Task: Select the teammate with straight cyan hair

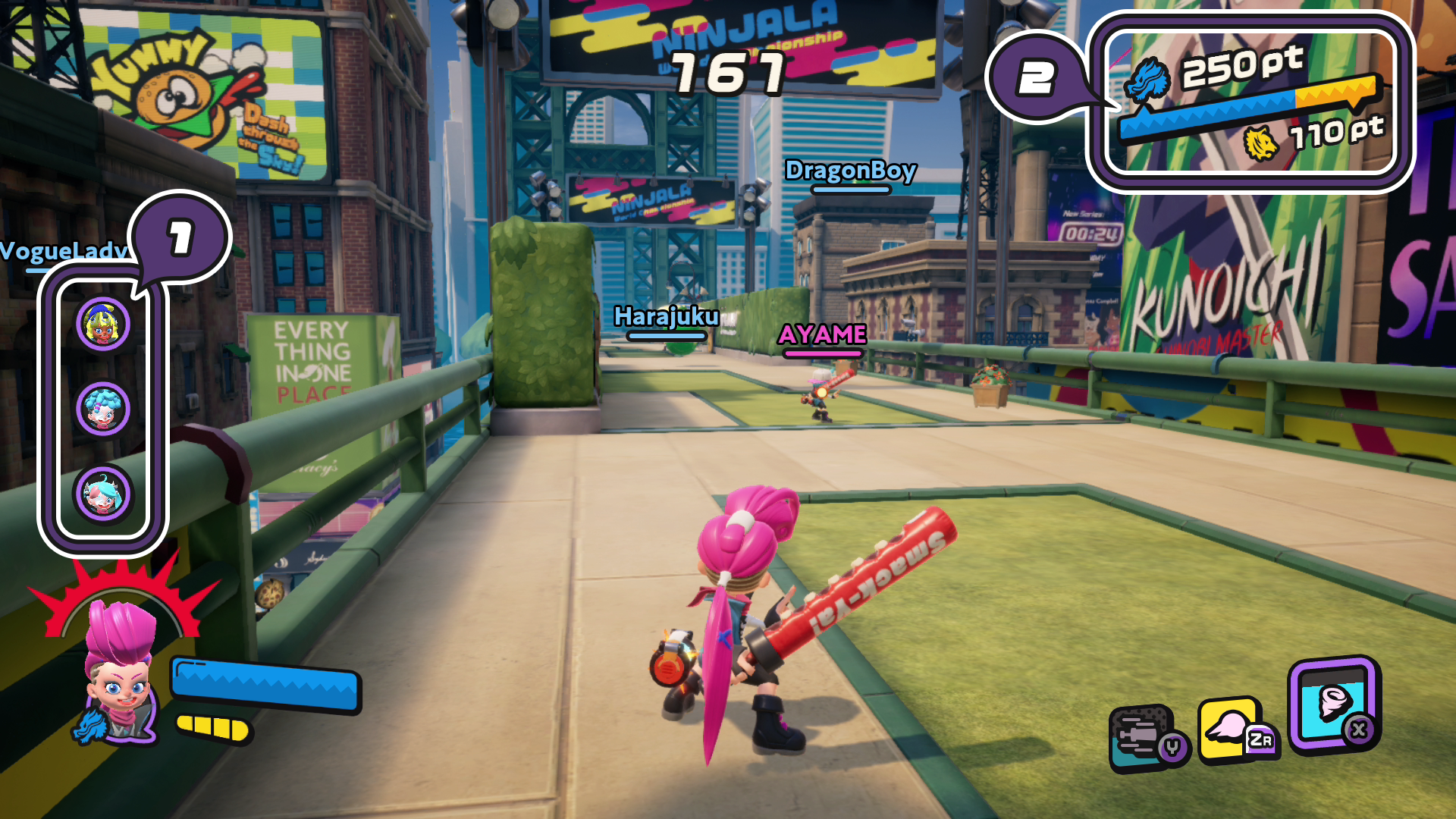Action: click(x=103, y=494)
